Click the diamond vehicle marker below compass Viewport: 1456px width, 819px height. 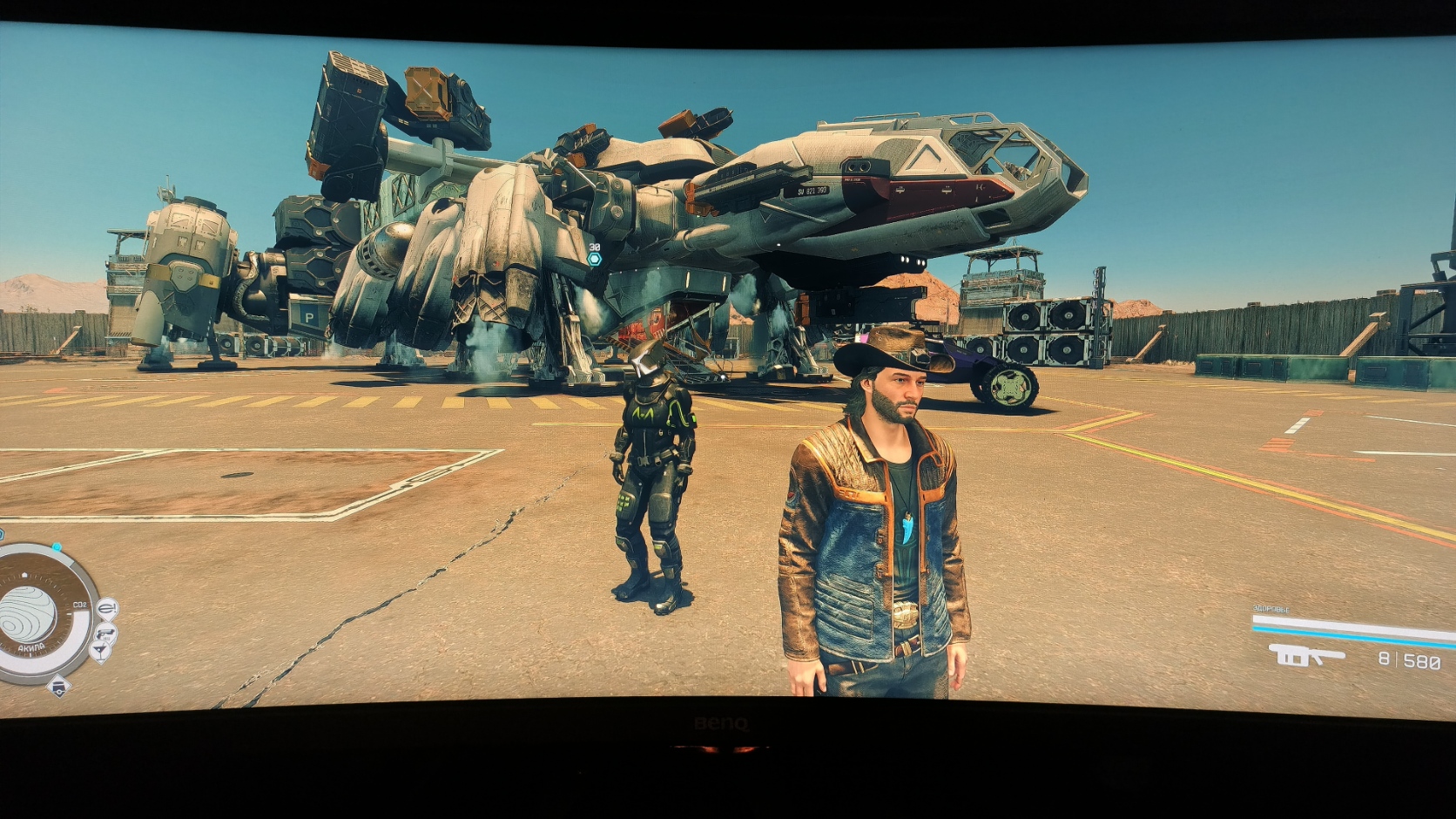point(58,687)
